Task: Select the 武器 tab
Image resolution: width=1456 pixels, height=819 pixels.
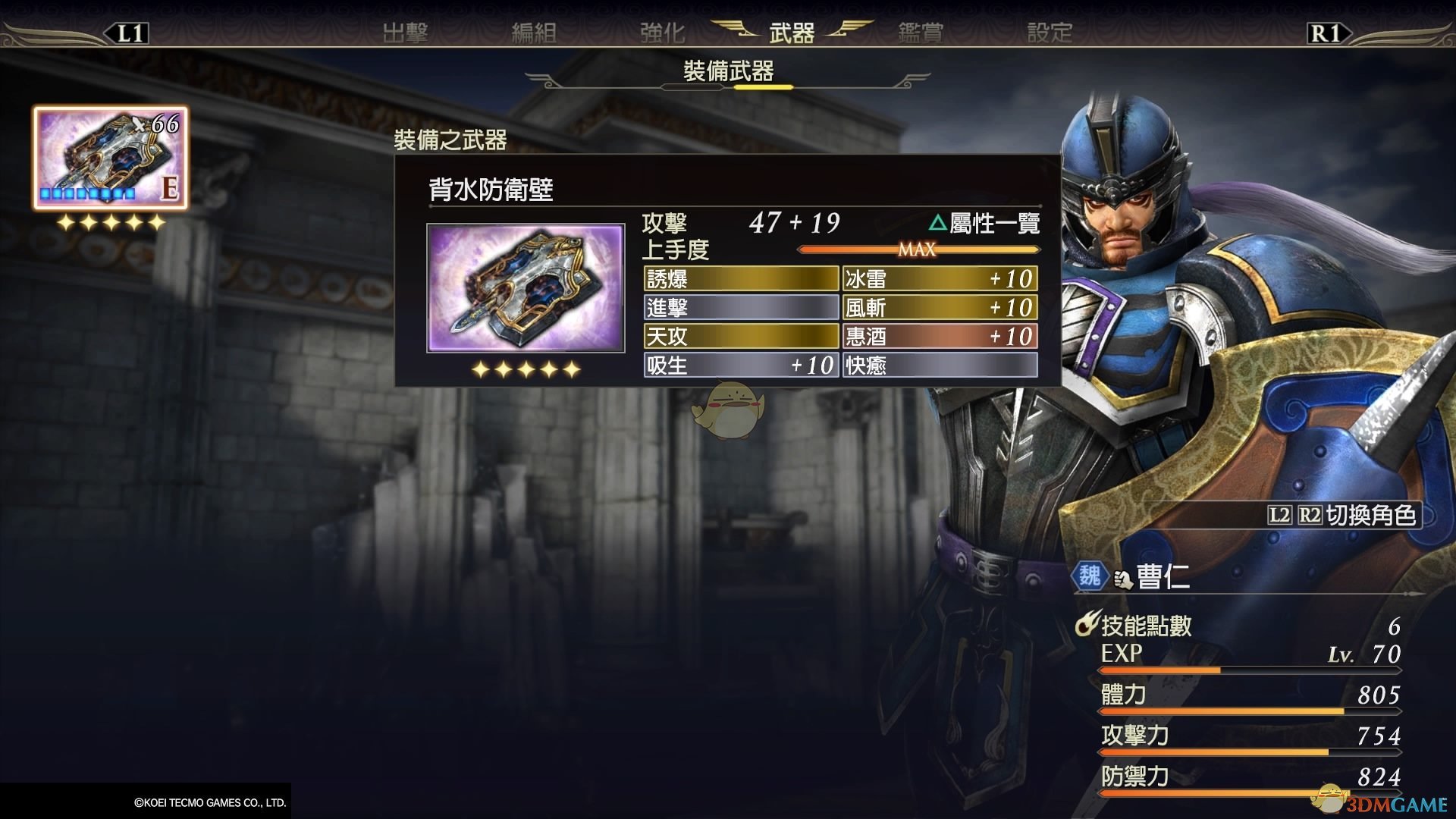Action: (x=792, y=33)
